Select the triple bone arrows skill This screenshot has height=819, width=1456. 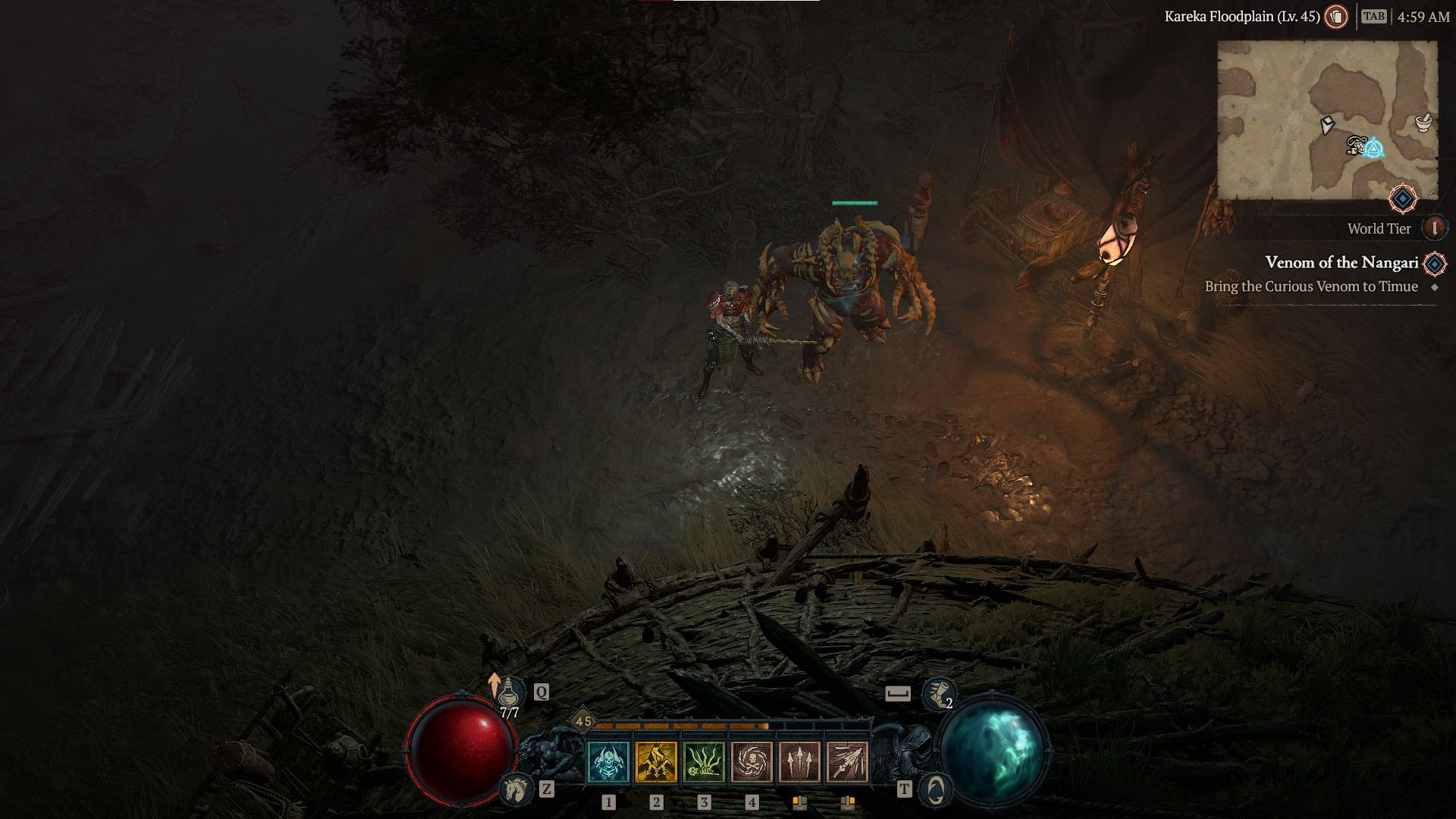tap(799, 761)
